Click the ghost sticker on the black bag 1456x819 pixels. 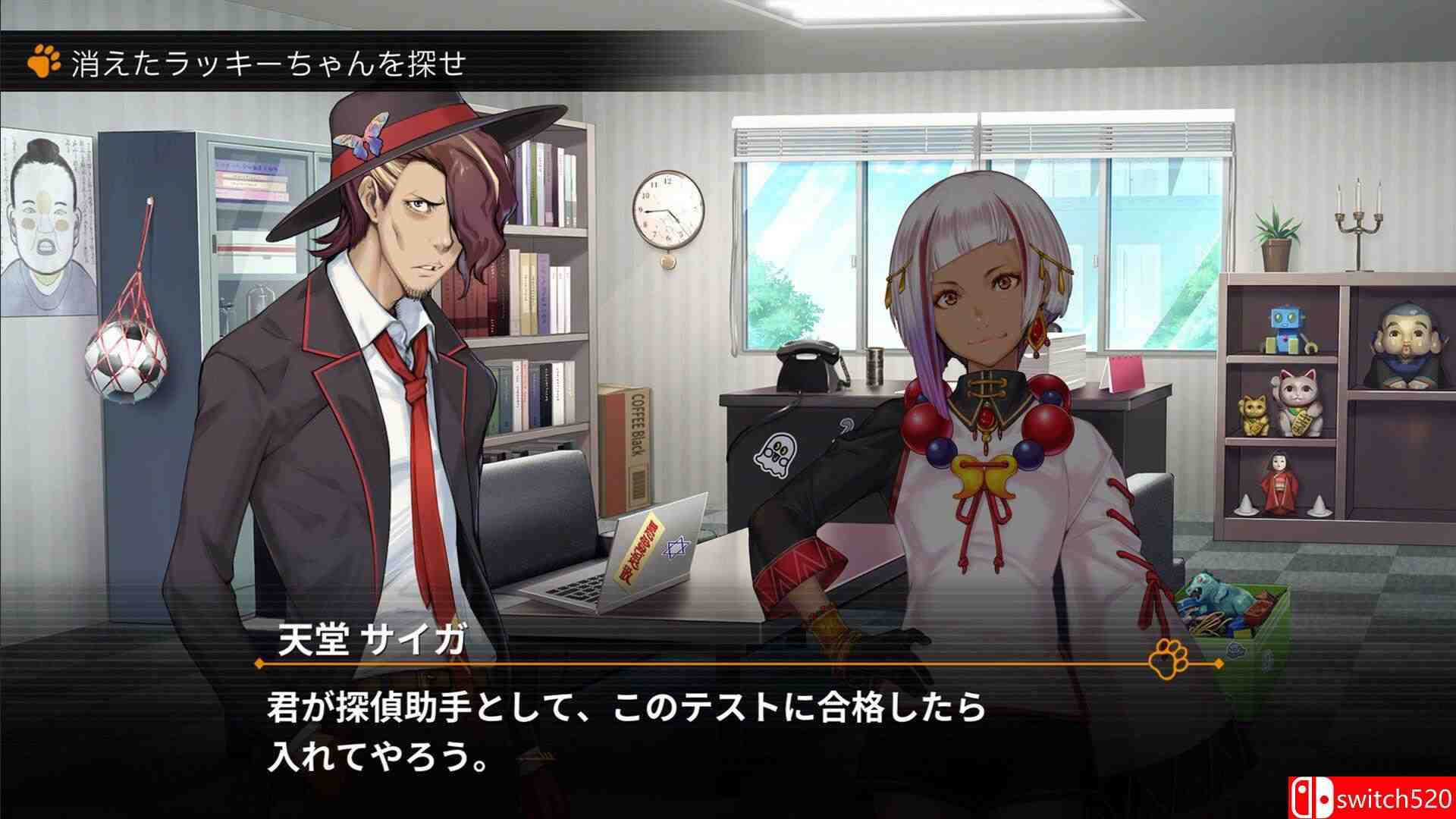click(x=775, y=455)
